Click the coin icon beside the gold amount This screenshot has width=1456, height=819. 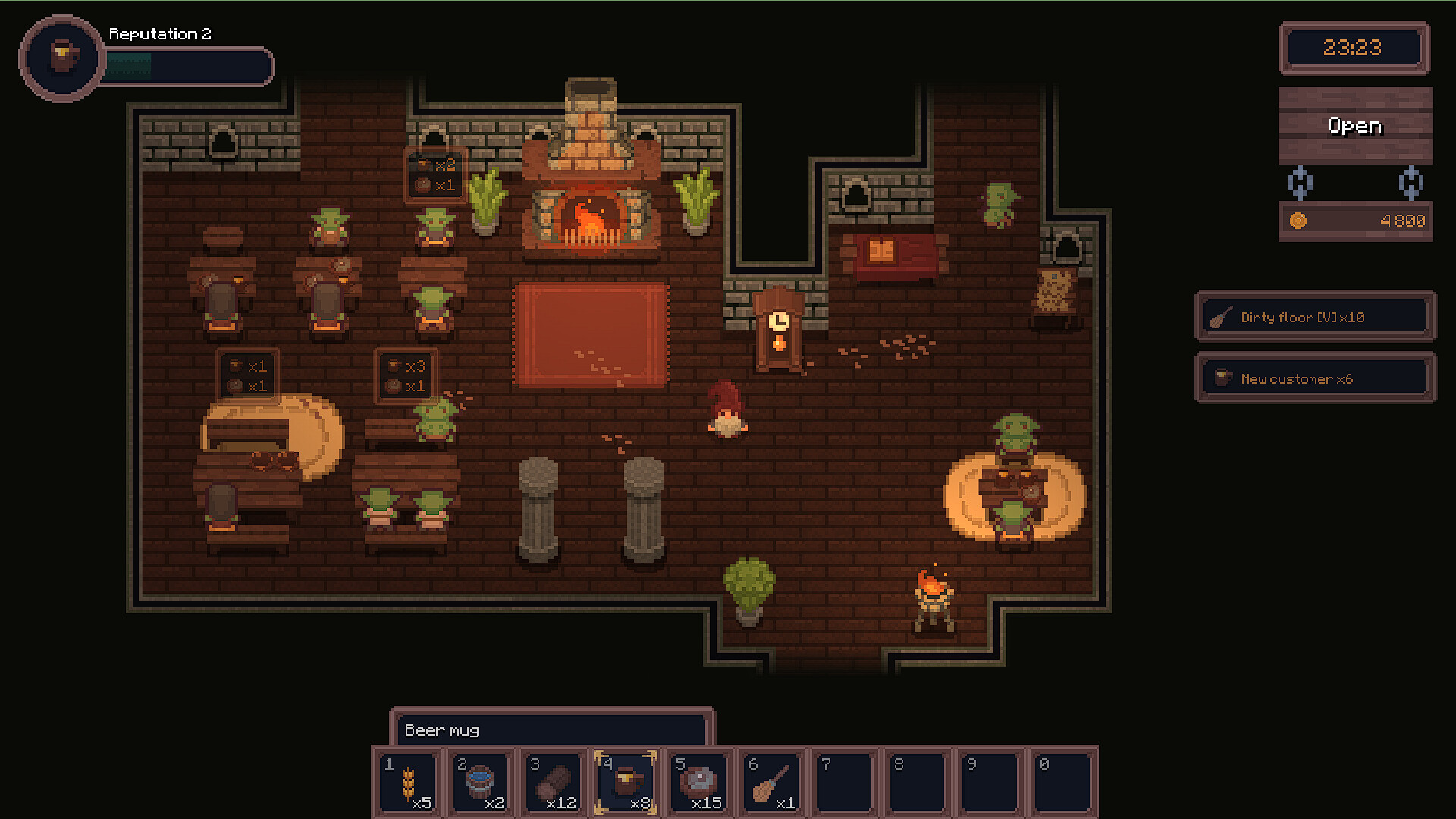point(1300,221)
